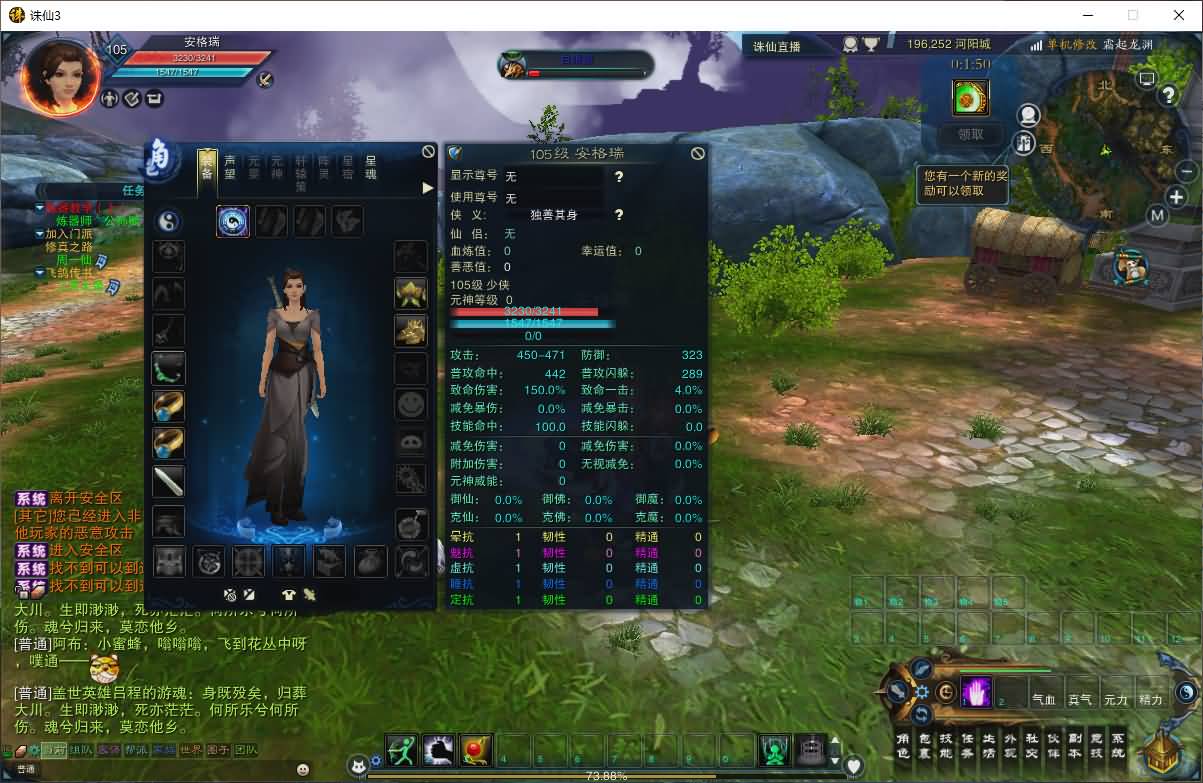Use the green archer skill on hotbar
This screenshot has width=1203, height=783.
401,750
